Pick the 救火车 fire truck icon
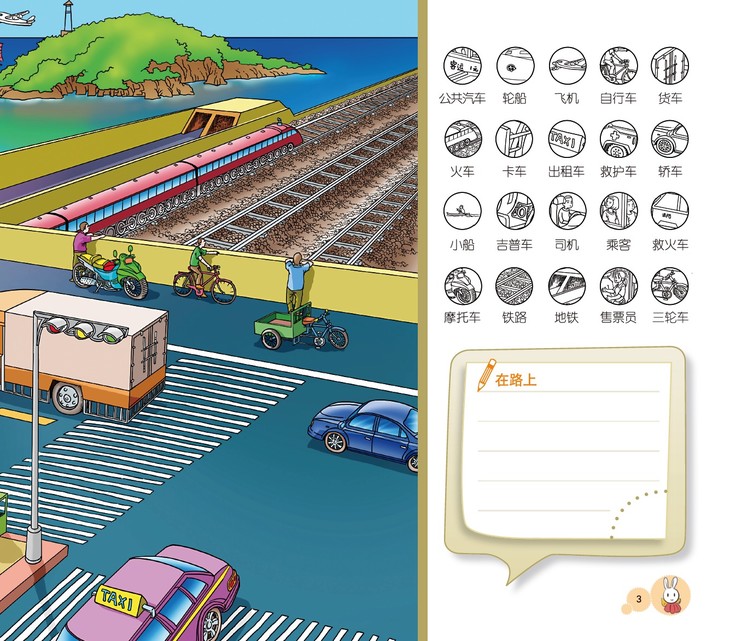 (x=670, y=211)
